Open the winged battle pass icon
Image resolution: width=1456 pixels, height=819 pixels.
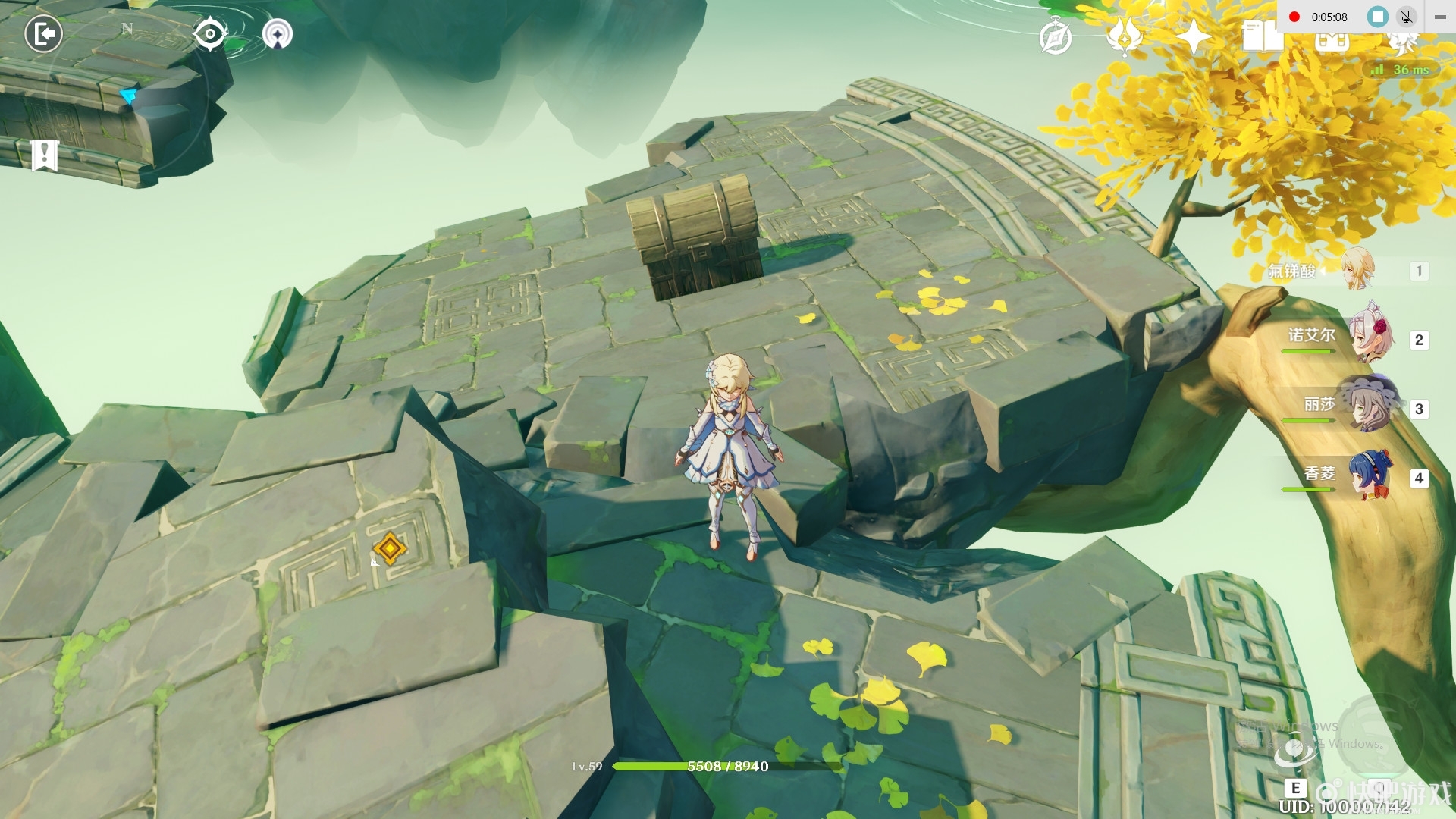click(x=1124, y=36)
